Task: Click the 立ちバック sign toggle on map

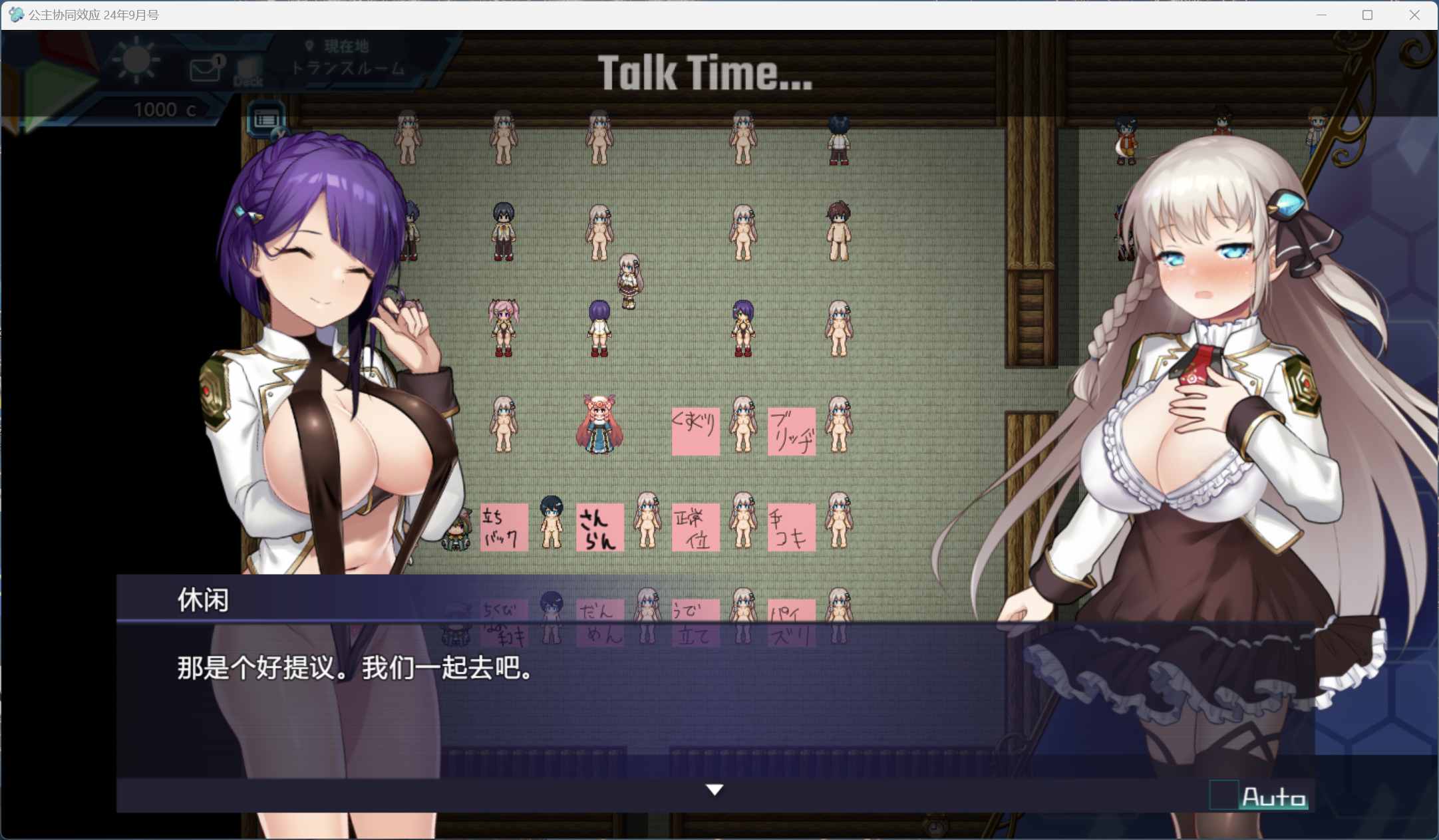Action: coord(503,527)
